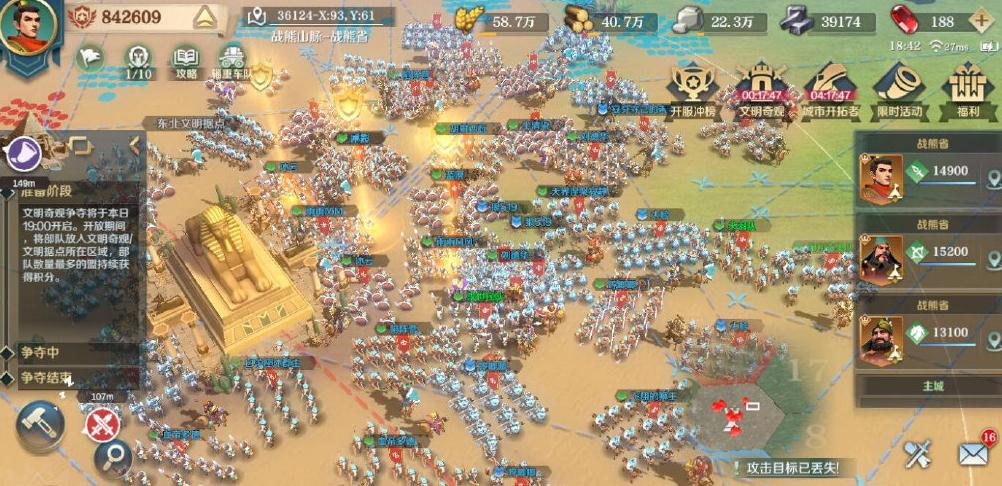Open the 攻略 strategy guide book
1002x486 pixels.
[186, 60]
